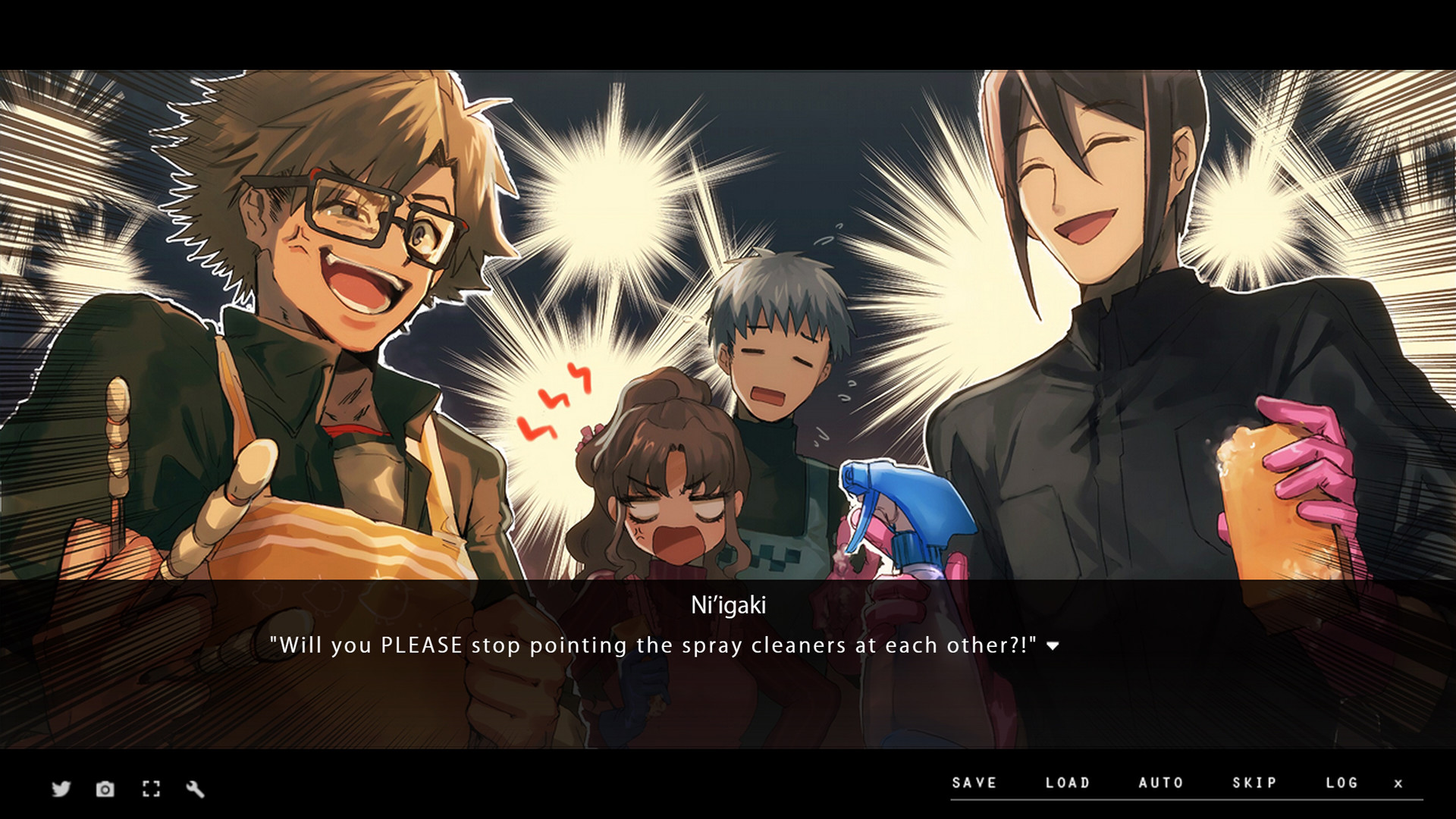This screenshot has width=1456, height=819.
Task: Click the Ni'igaki speaker name label
Action: point(727,606)
